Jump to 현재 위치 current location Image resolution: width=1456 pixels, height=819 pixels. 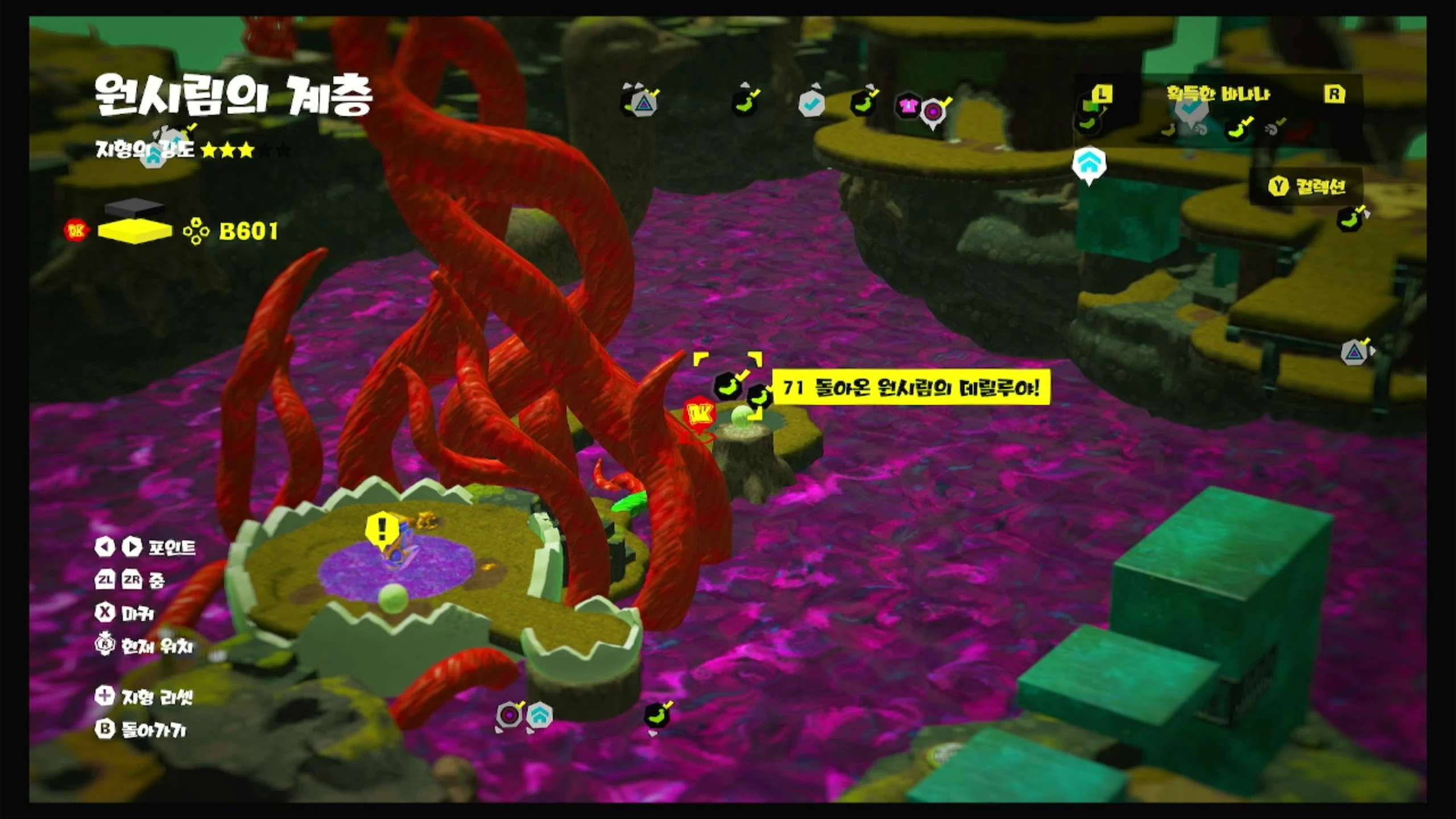click(x=144, y=646)
